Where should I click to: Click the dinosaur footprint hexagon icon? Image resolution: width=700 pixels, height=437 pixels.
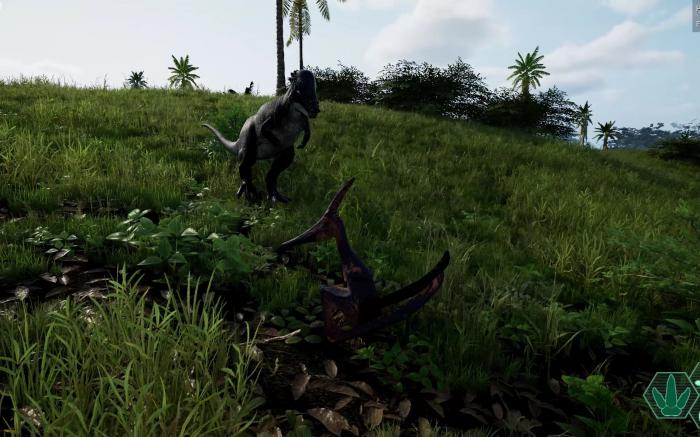[x=667, y=396]
